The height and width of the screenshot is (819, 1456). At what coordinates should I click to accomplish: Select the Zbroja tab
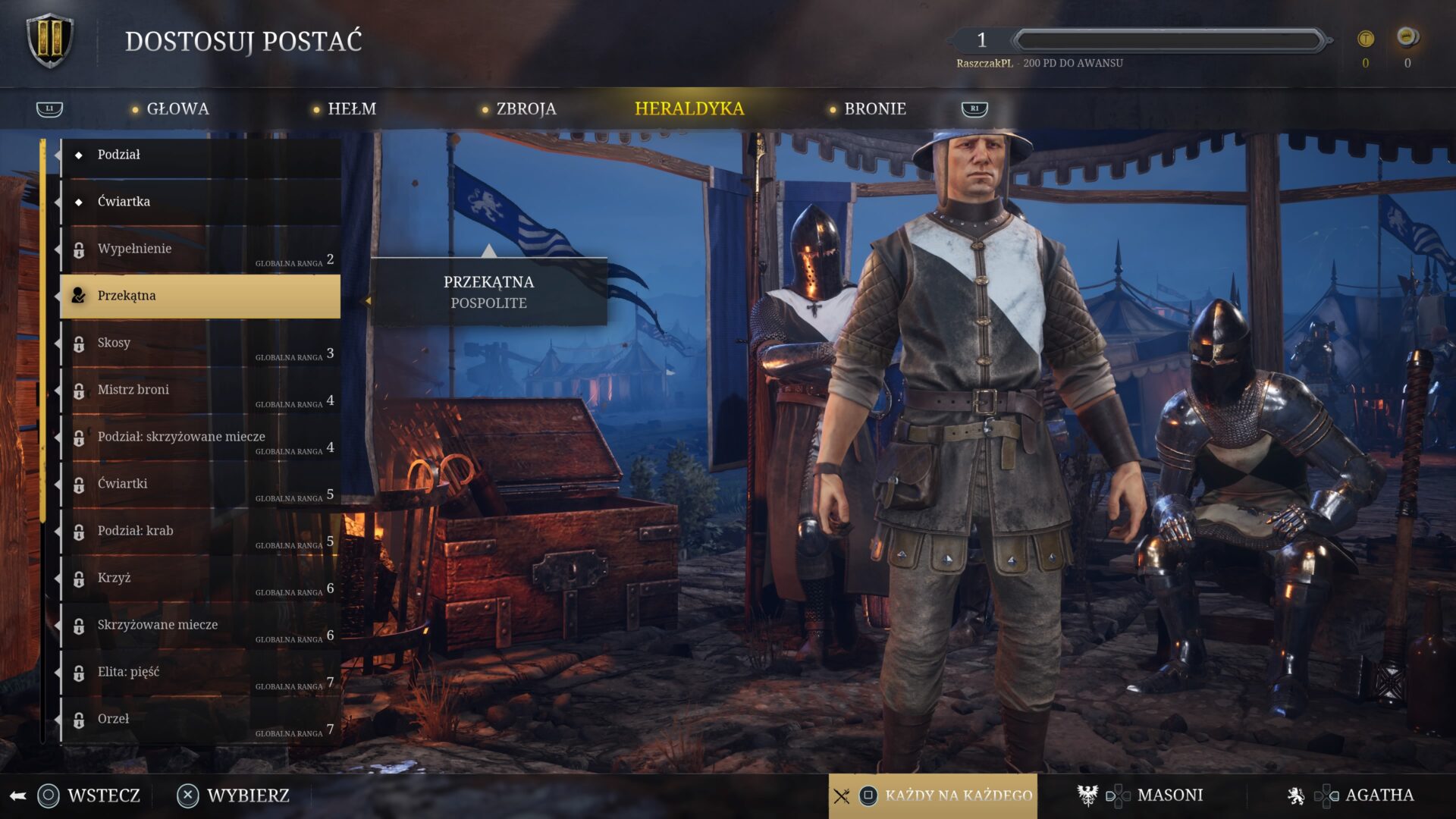[526, 109]
